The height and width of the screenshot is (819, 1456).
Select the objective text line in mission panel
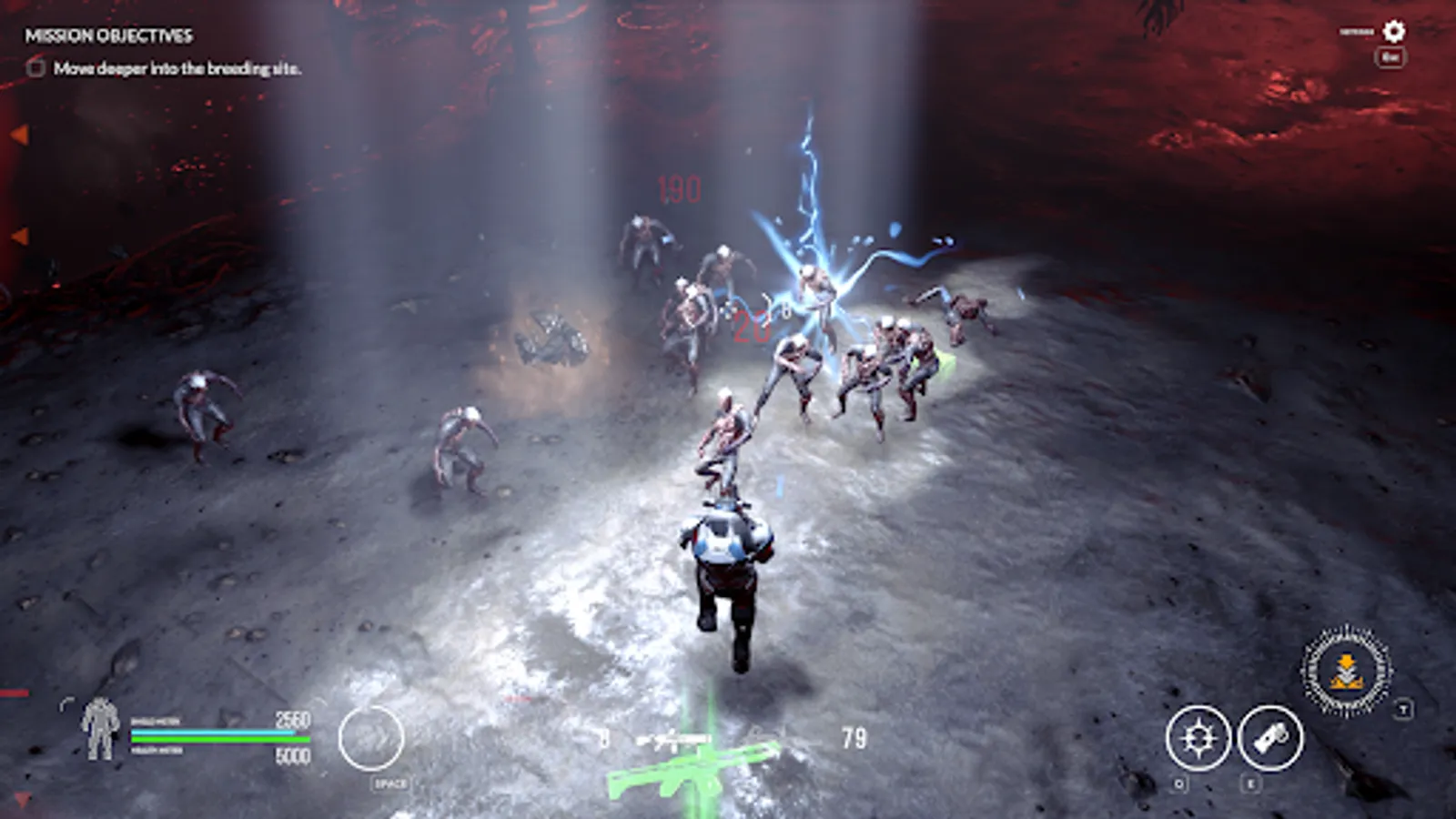178,67
